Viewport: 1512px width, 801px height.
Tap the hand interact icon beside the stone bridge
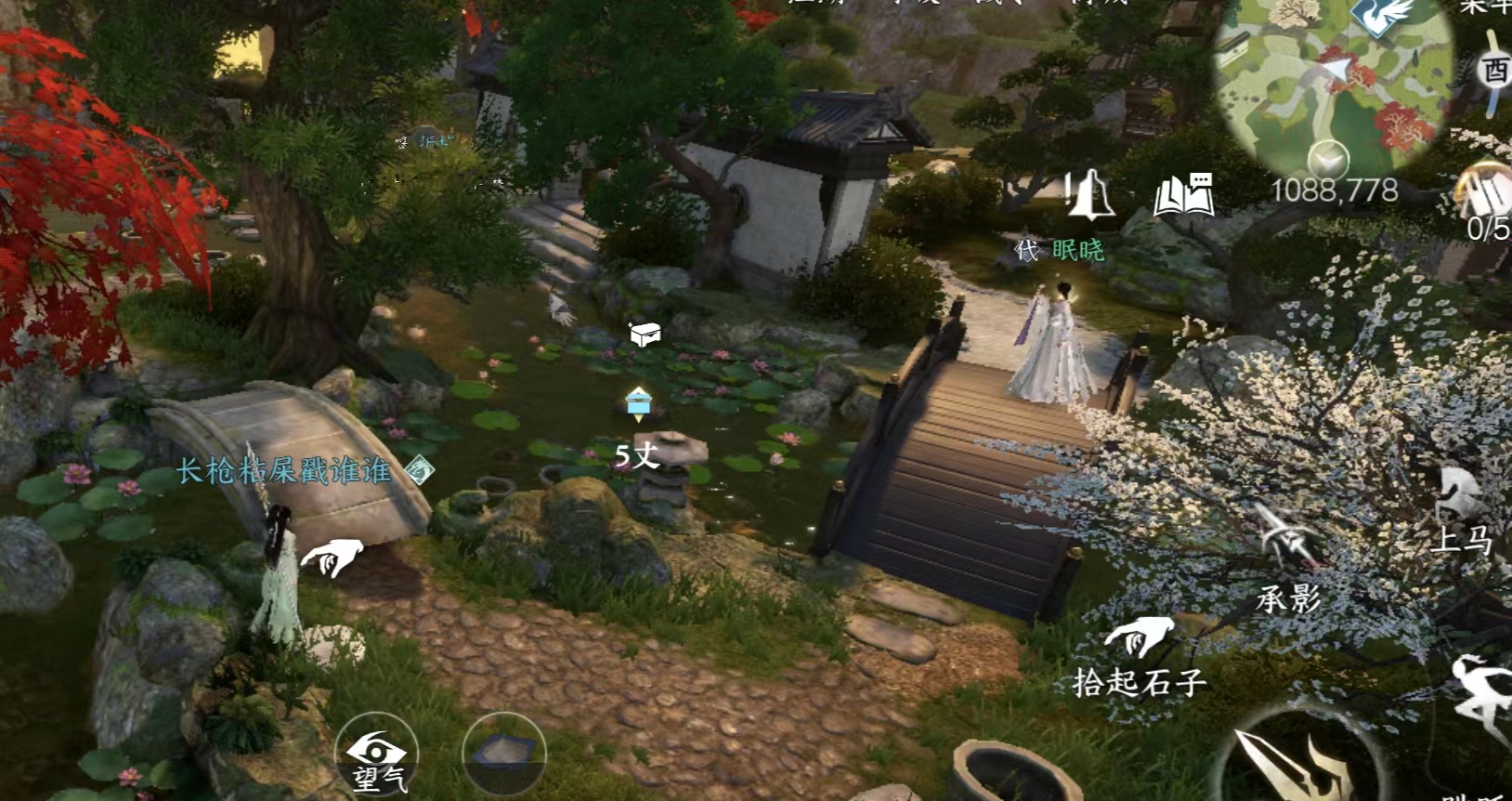333,558
